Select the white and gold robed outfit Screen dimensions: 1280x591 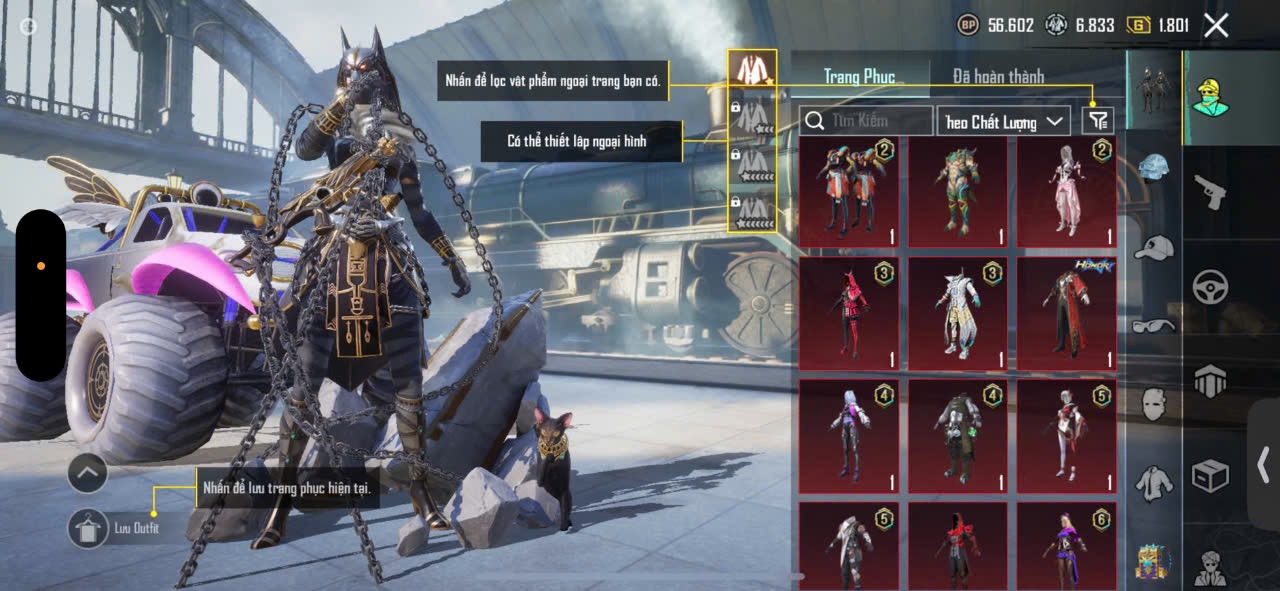(x=957, y=314)
